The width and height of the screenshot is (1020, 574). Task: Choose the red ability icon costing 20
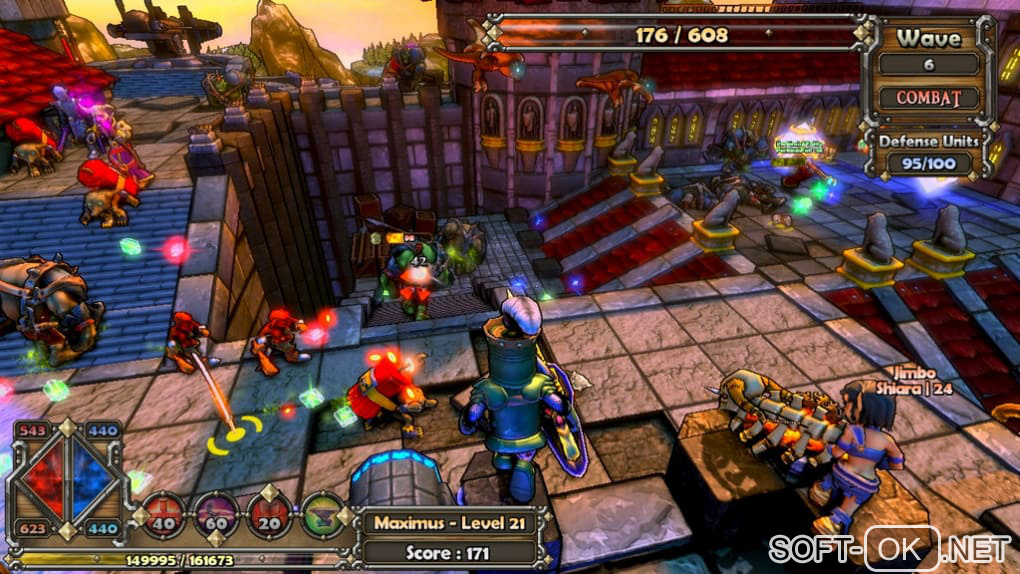click(x=269, y=512)
